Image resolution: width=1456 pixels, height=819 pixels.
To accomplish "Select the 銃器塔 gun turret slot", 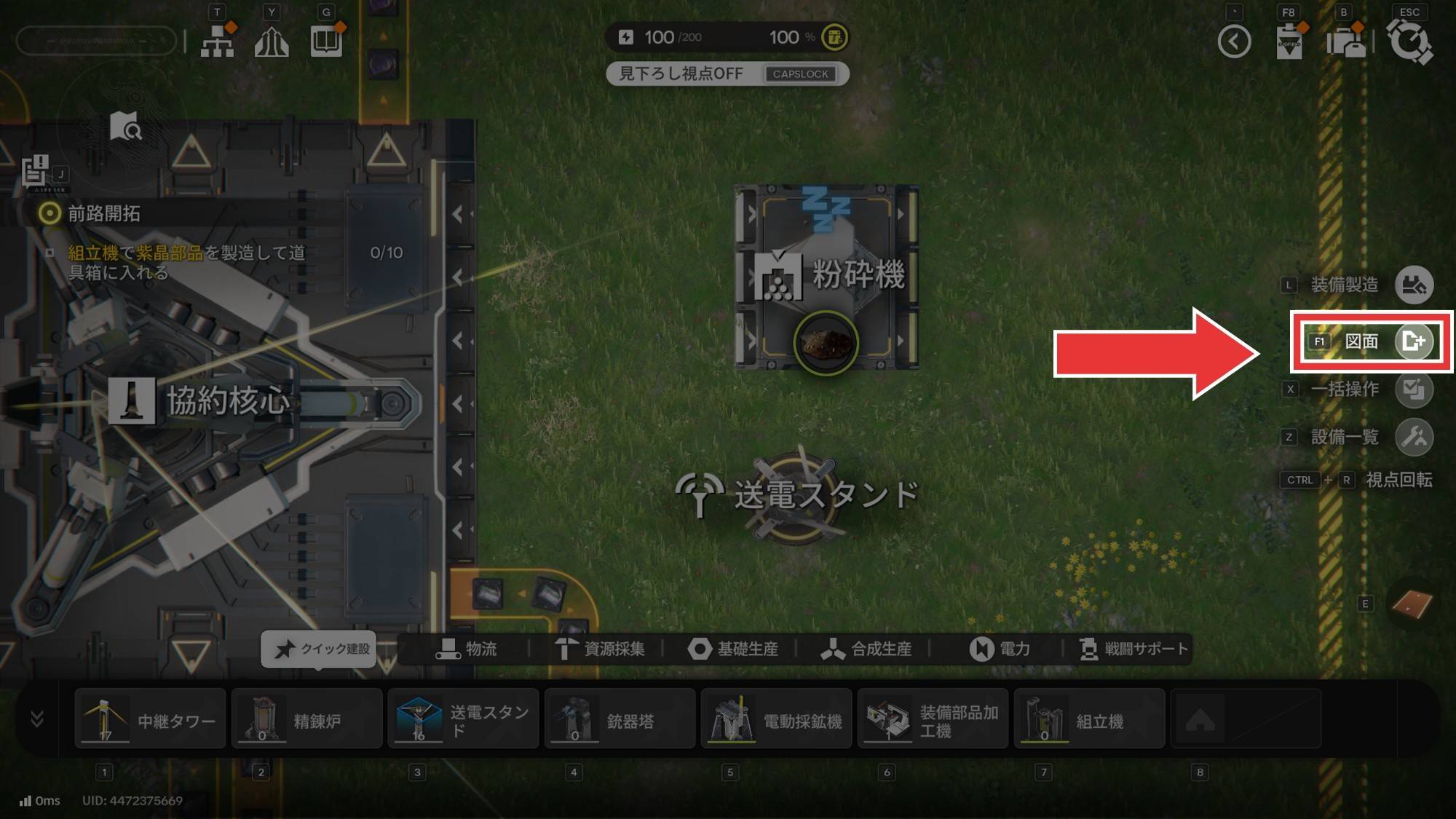I will pos(620,720).
